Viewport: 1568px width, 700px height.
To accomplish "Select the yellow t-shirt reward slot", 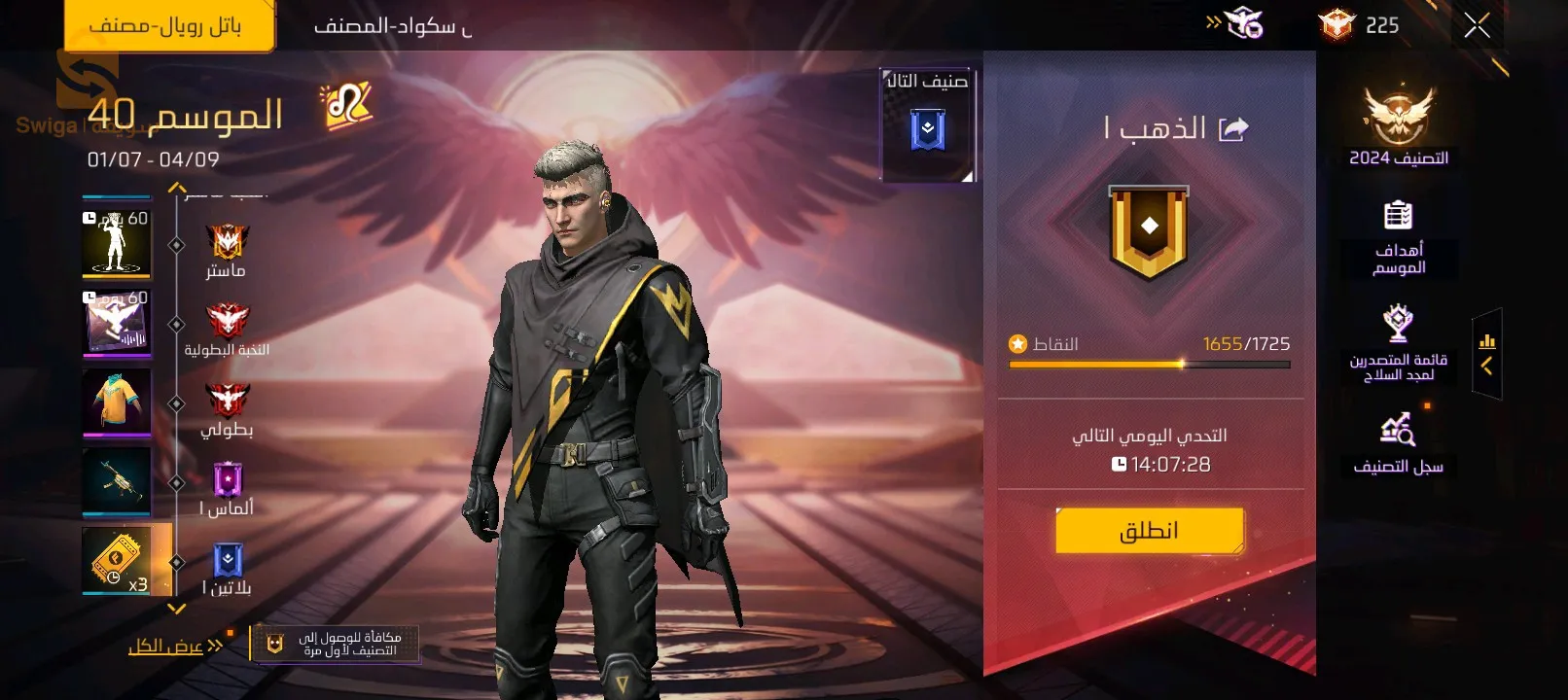I will coord(117,400).
